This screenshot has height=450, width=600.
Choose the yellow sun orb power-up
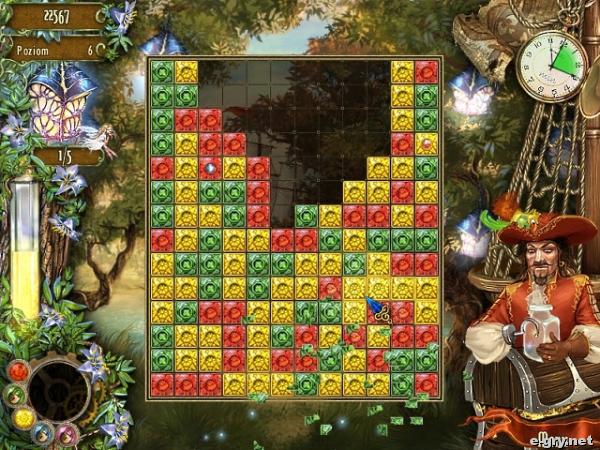(x=23, y=419)
